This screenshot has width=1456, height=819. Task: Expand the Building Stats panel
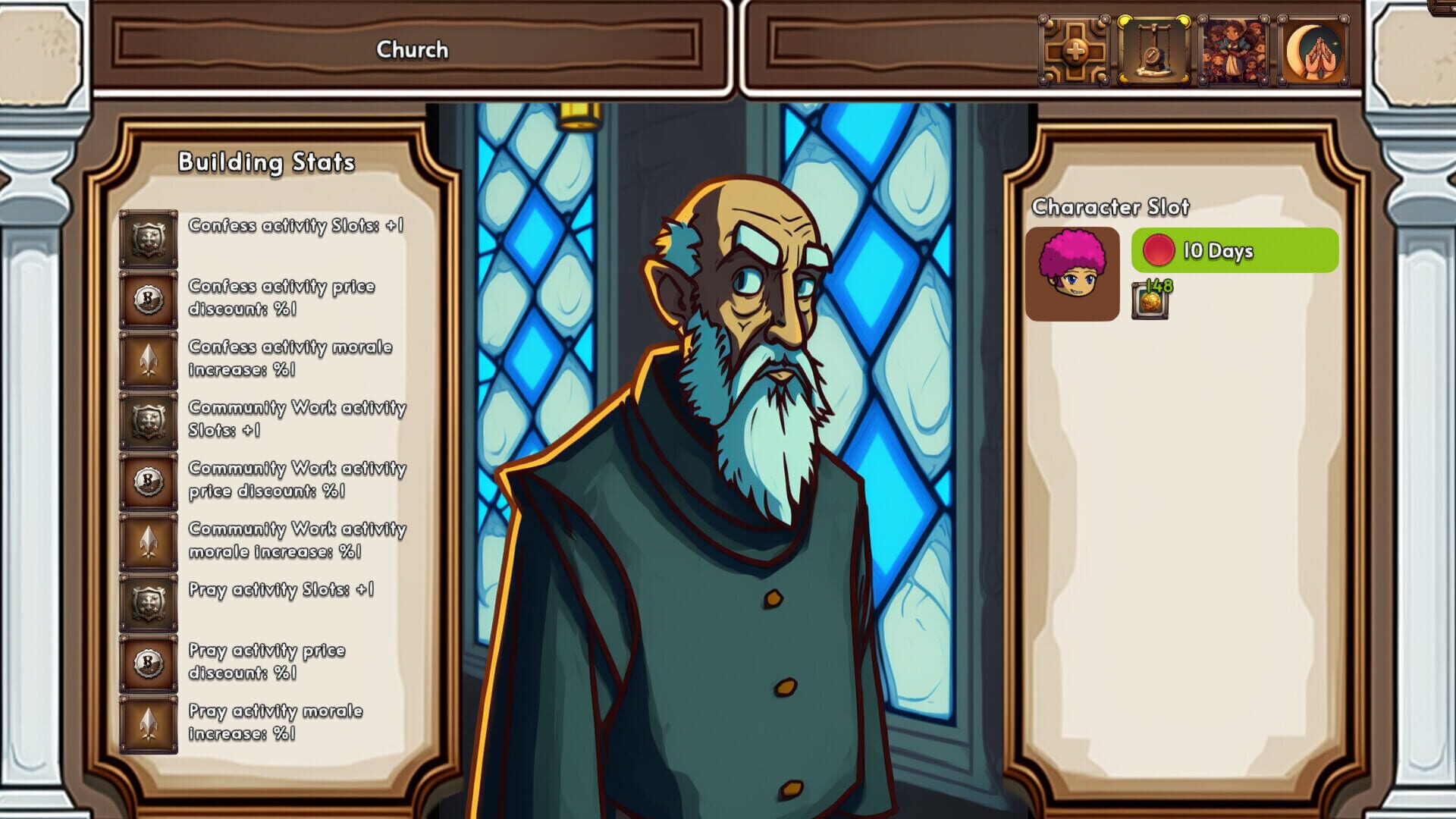[267, 162]
